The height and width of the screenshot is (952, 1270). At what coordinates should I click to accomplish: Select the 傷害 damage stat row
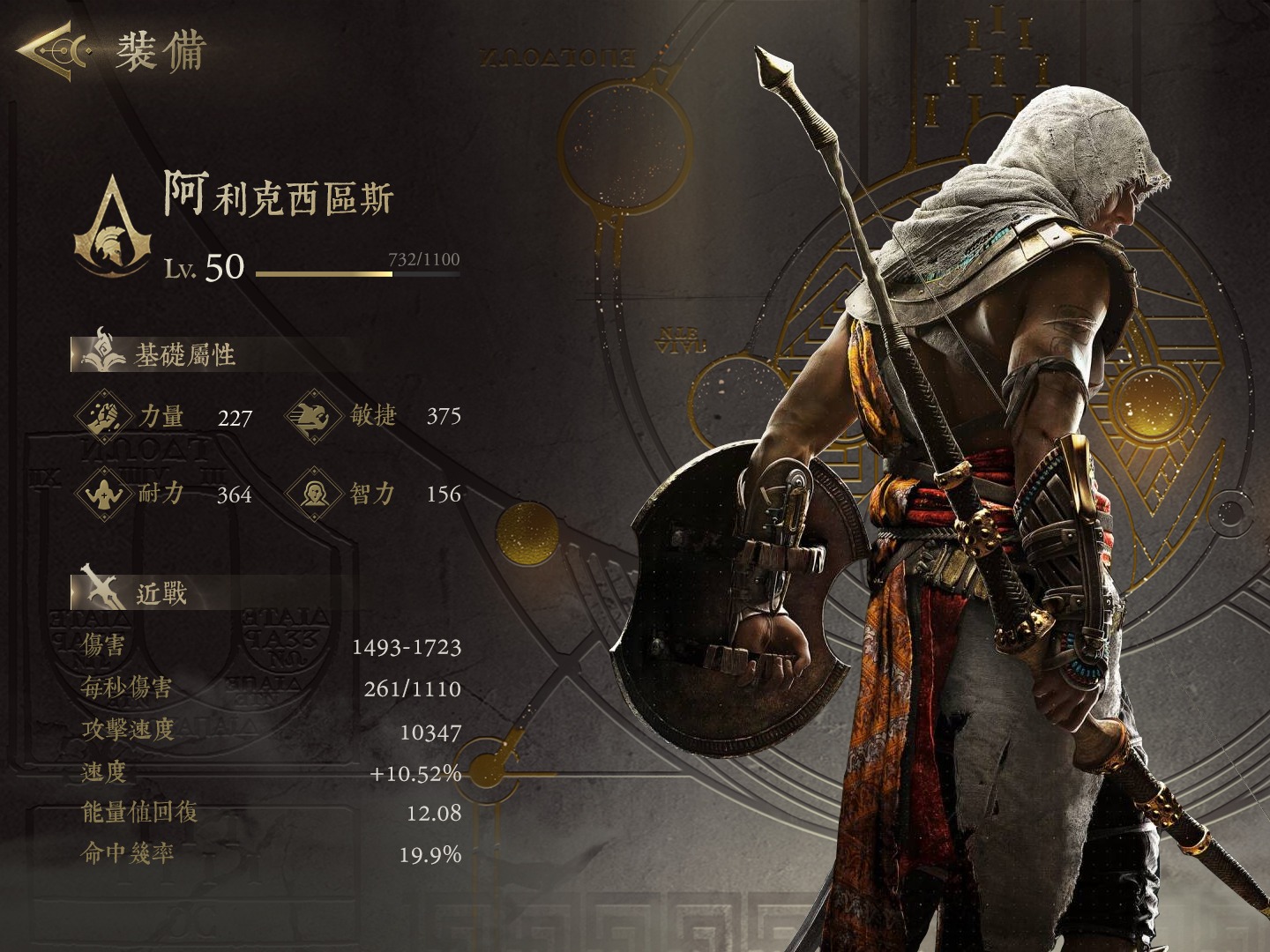click(x=265, y=646)
